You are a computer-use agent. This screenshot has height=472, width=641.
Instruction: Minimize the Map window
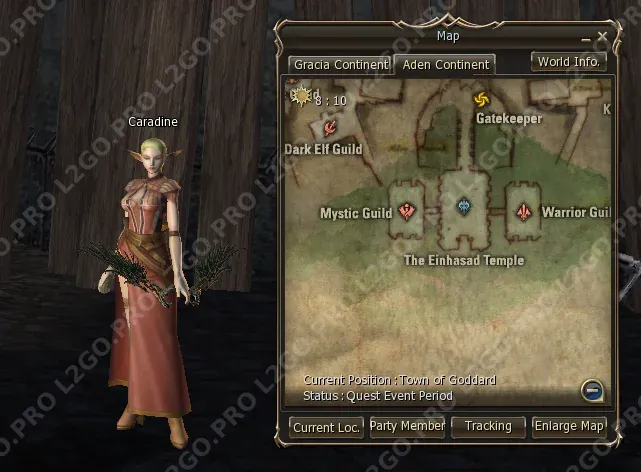[x=586, y=38]
